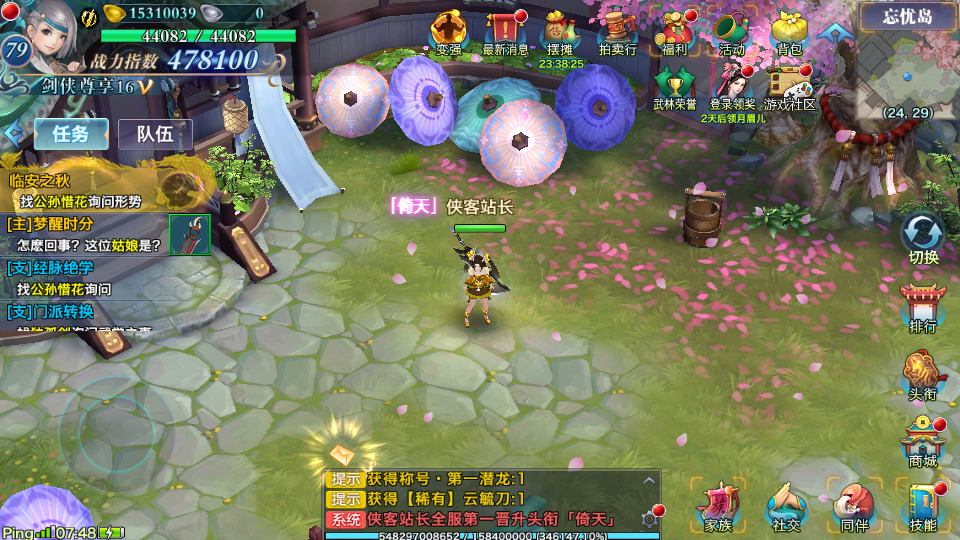Open the 排行 rankings

click(x=923, y=306)
